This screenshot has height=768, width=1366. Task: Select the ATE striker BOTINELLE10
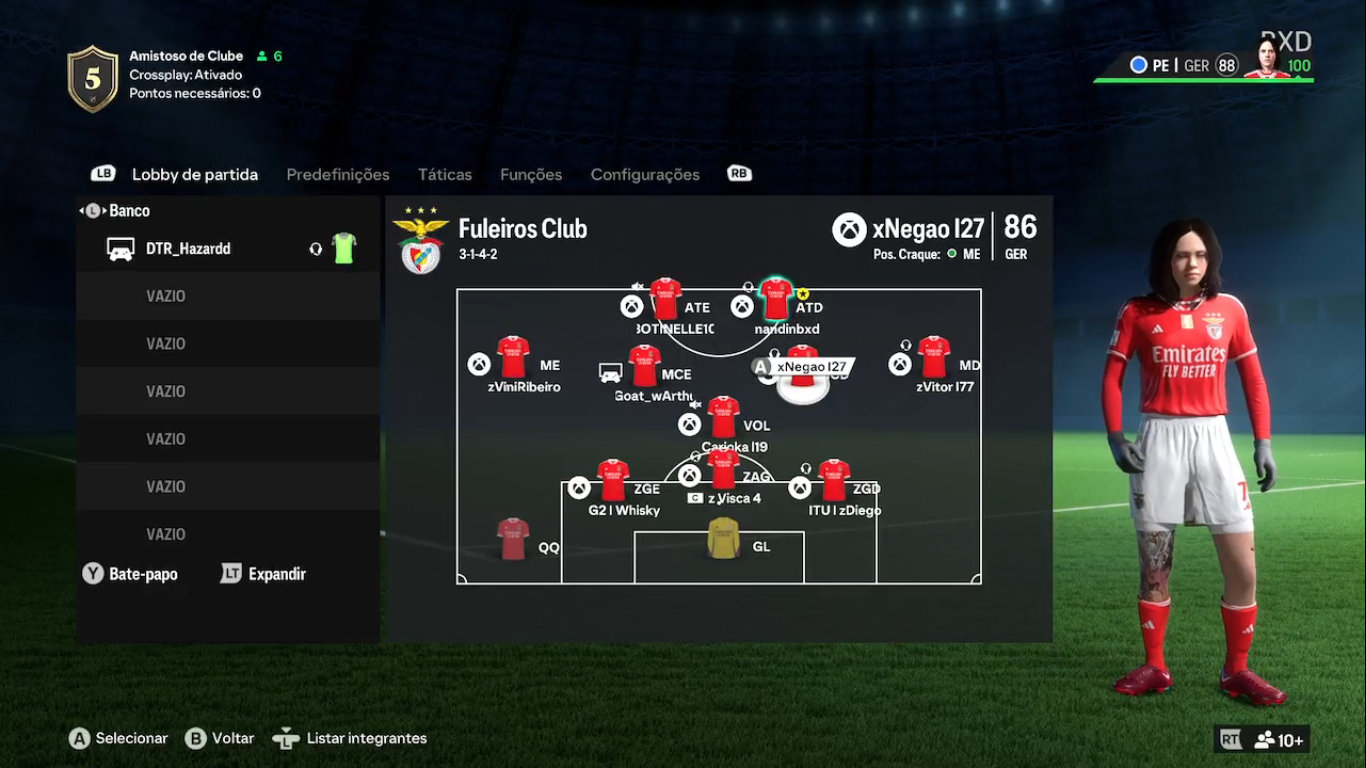click(x=666, y=299)
